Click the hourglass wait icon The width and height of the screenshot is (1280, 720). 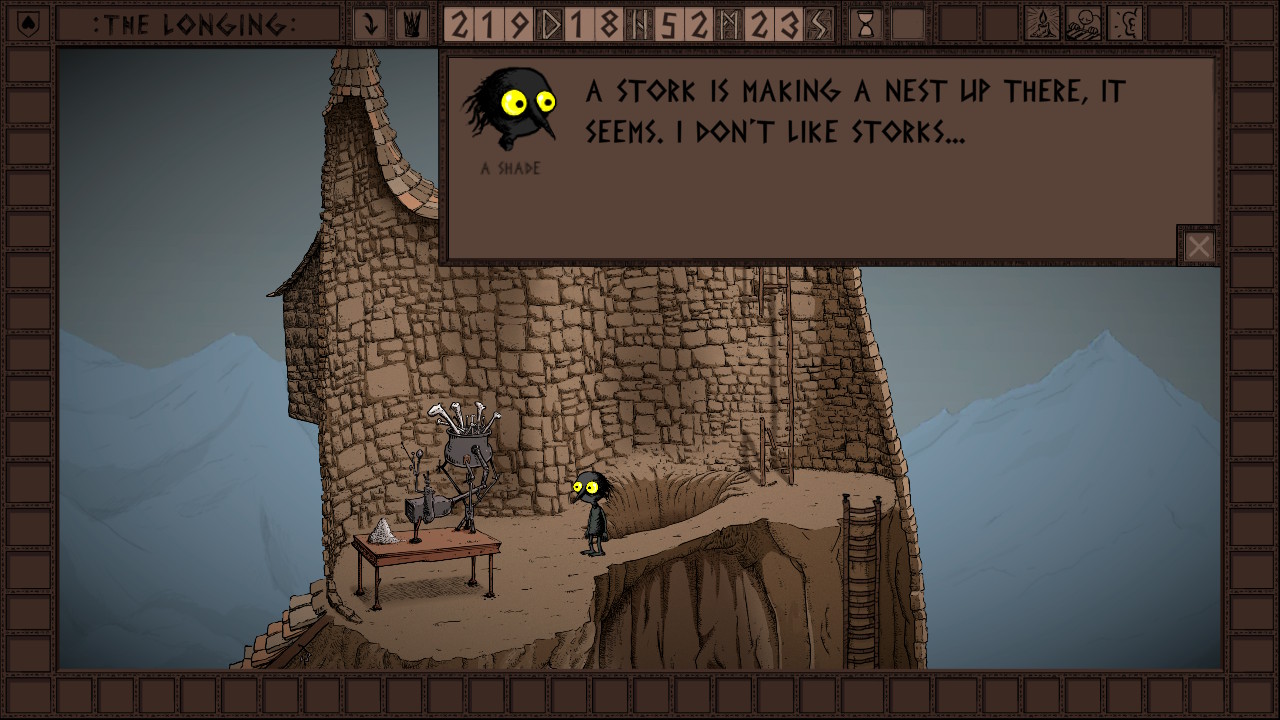pyautogui.click(x=866, y=24)
